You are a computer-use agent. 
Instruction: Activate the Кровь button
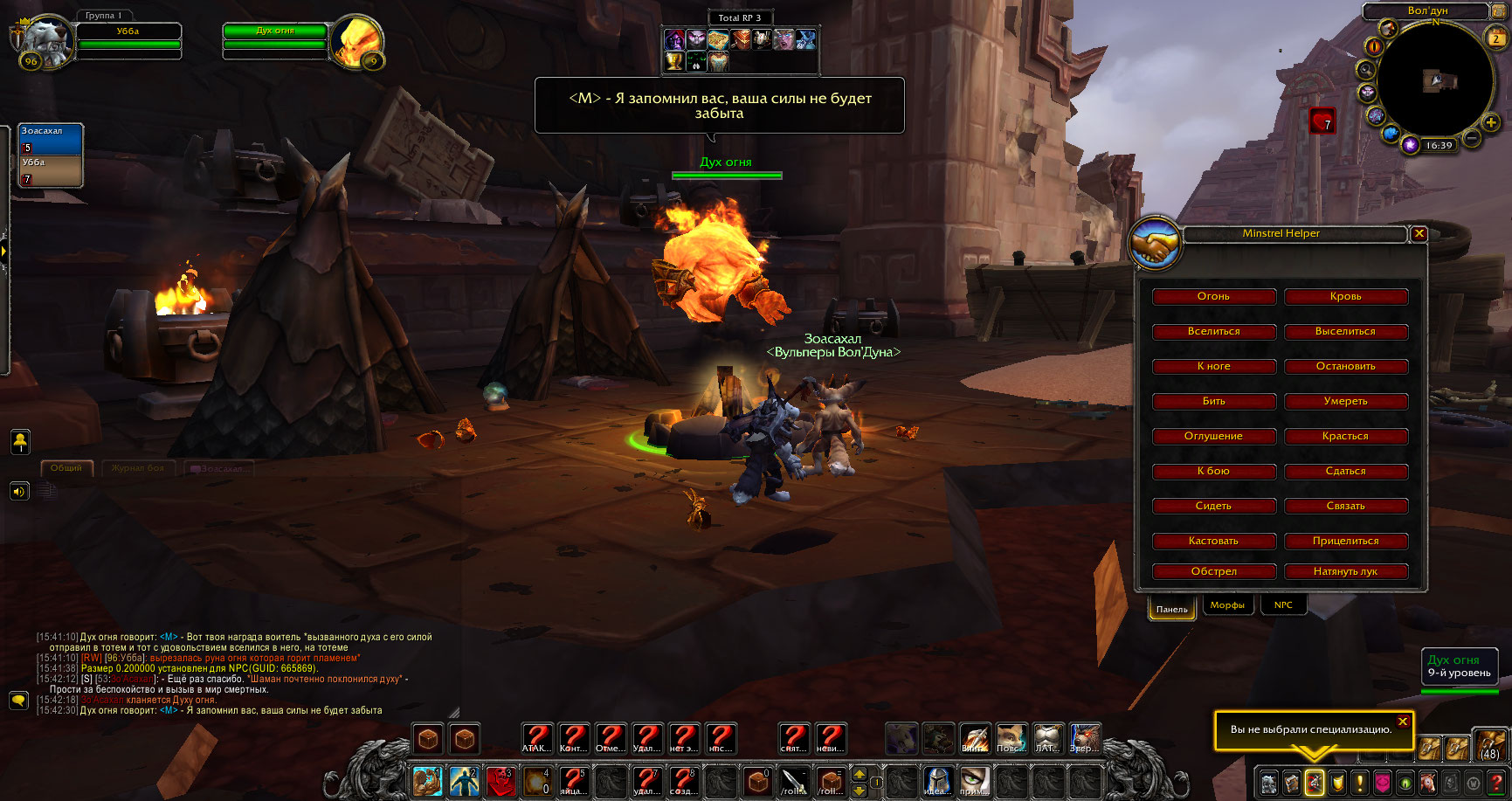(1345, 297)
